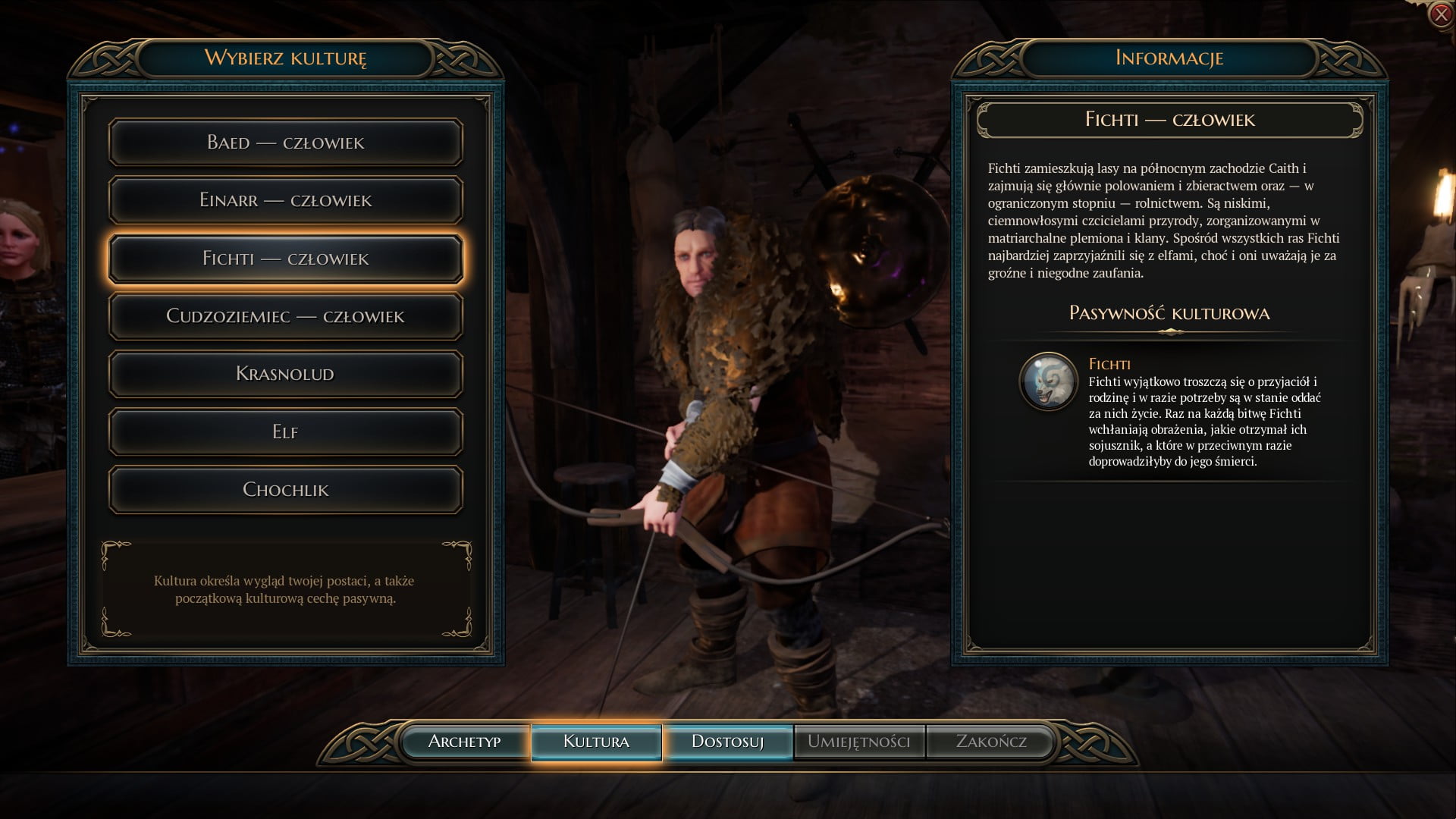Choose the Chochlik culture

tap(285, 490)
